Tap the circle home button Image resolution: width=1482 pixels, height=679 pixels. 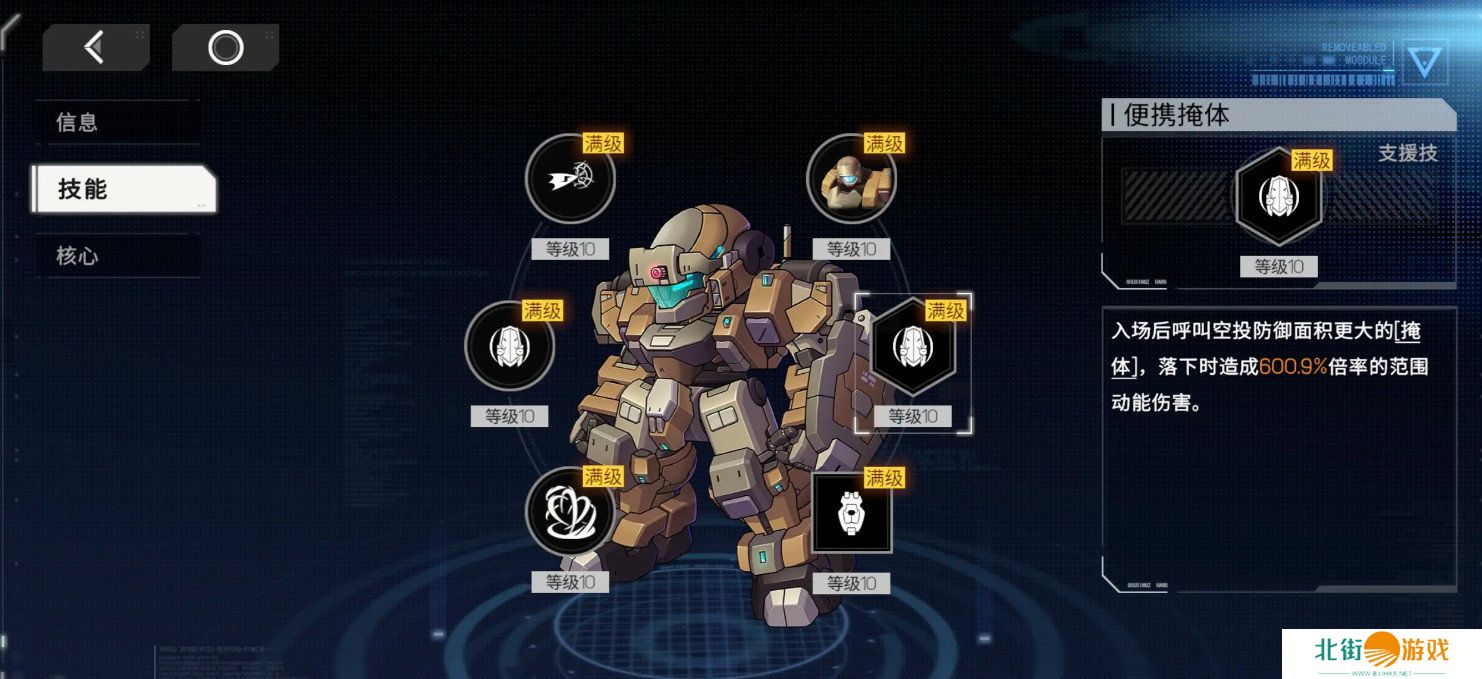point(225,47)
